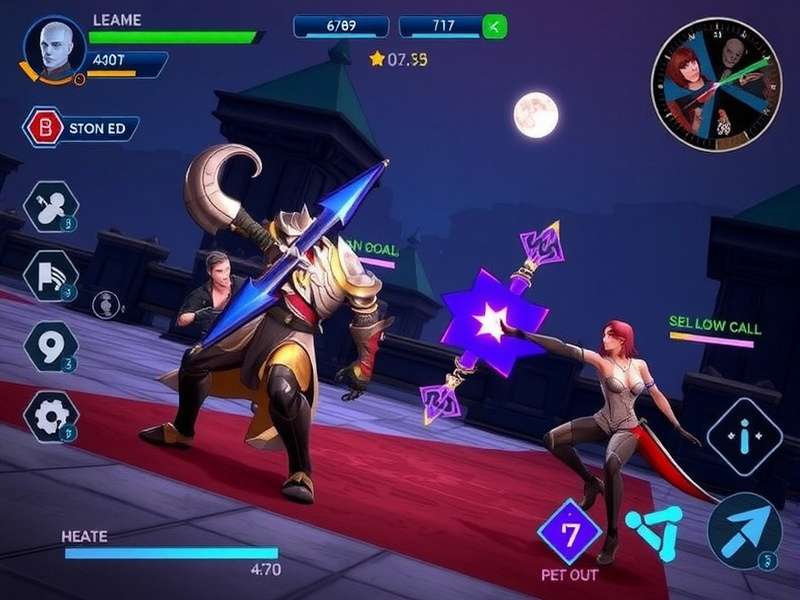Open the gear hexagon icon

[50, 415]
